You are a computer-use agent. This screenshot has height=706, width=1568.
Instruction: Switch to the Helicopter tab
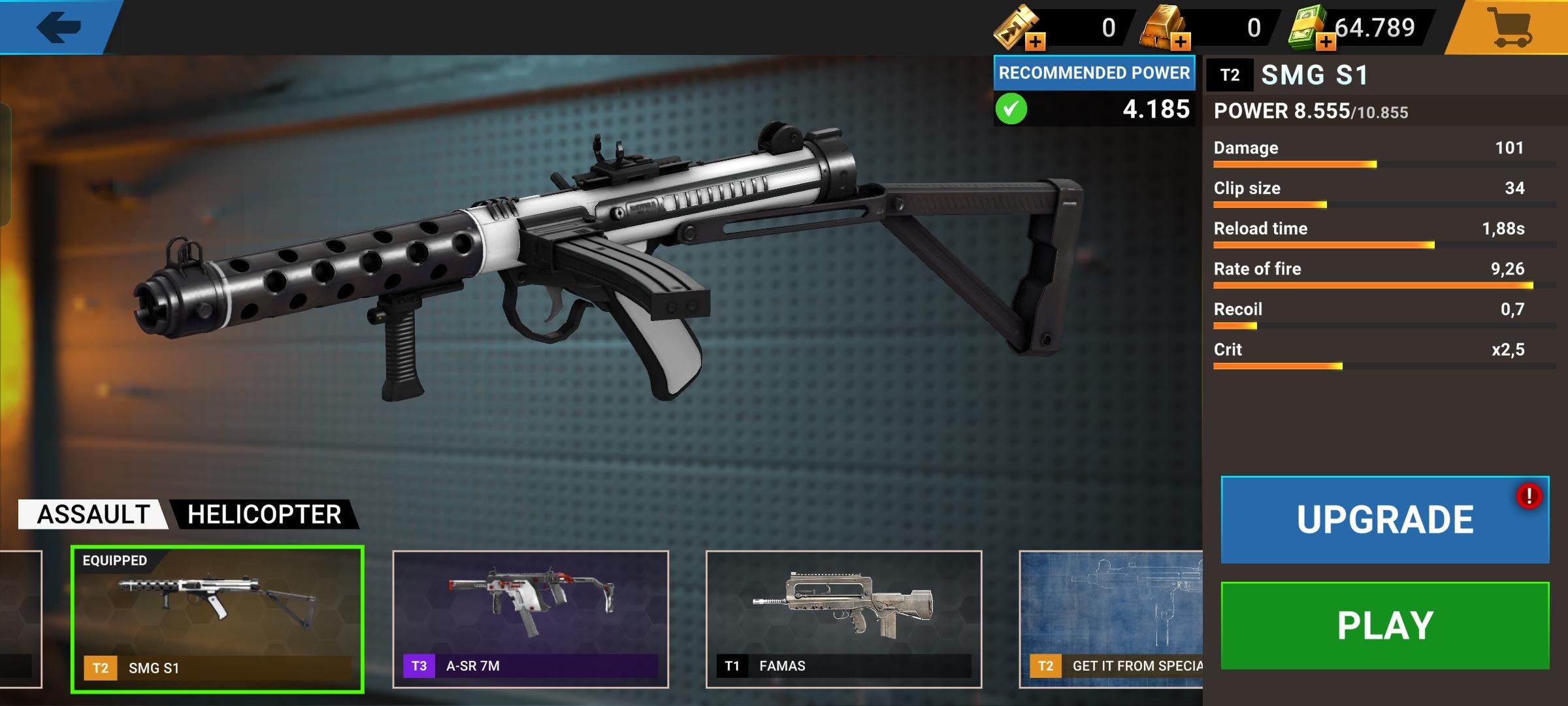(264, 514)
